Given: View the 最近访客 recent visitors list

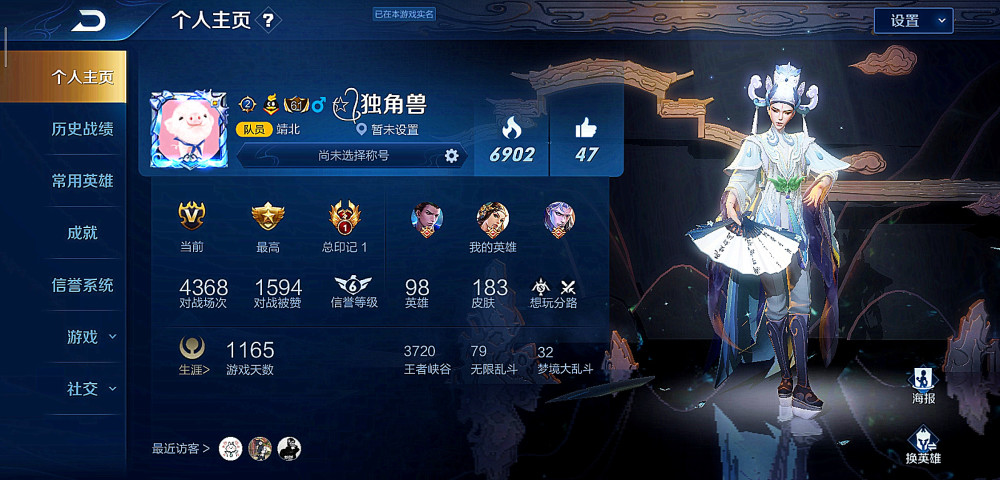Looking at the screenshot, I should pos(181,448).
